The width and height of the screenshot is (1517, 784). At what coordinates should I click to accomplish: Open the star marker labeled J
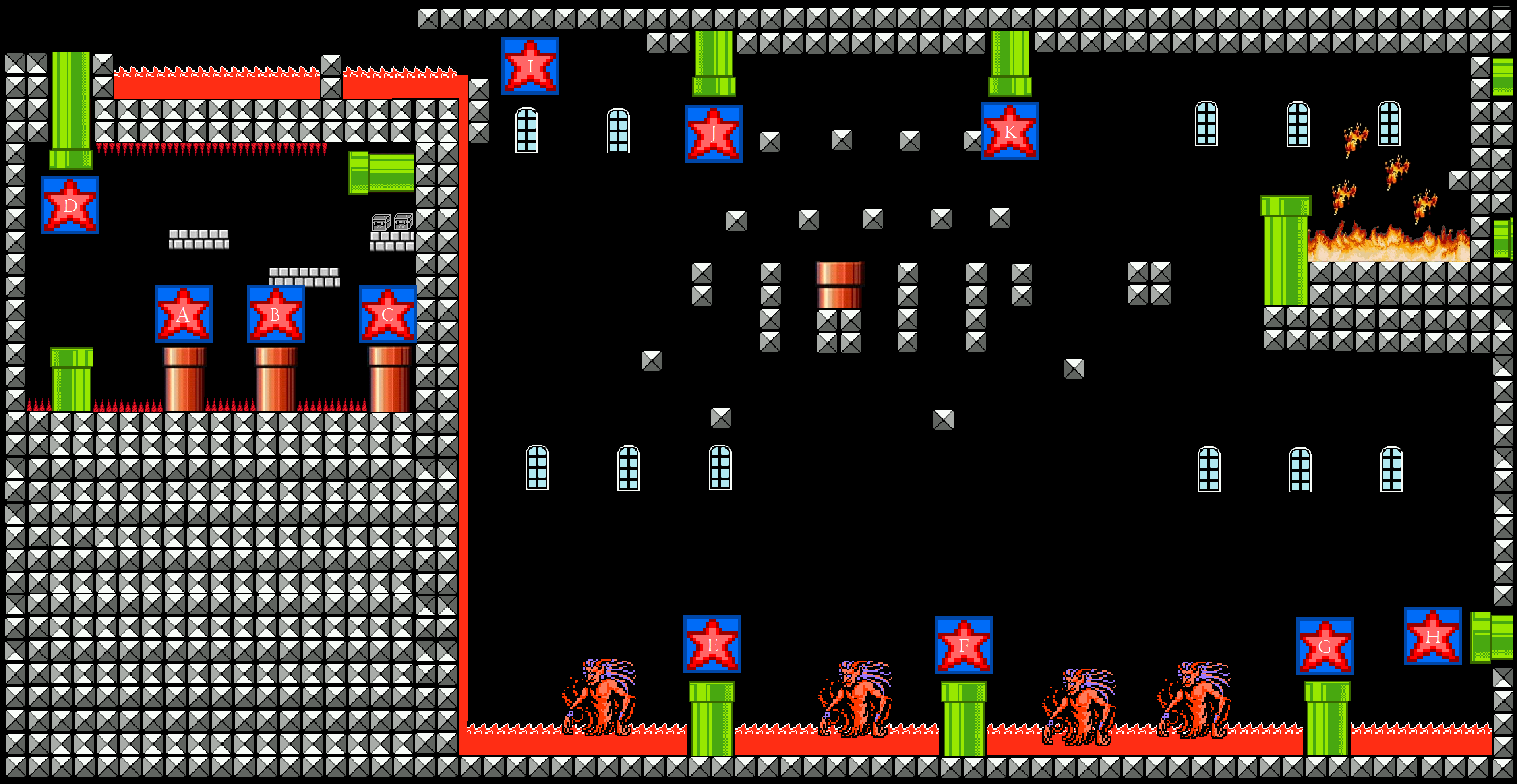click(x=713, y=134)
